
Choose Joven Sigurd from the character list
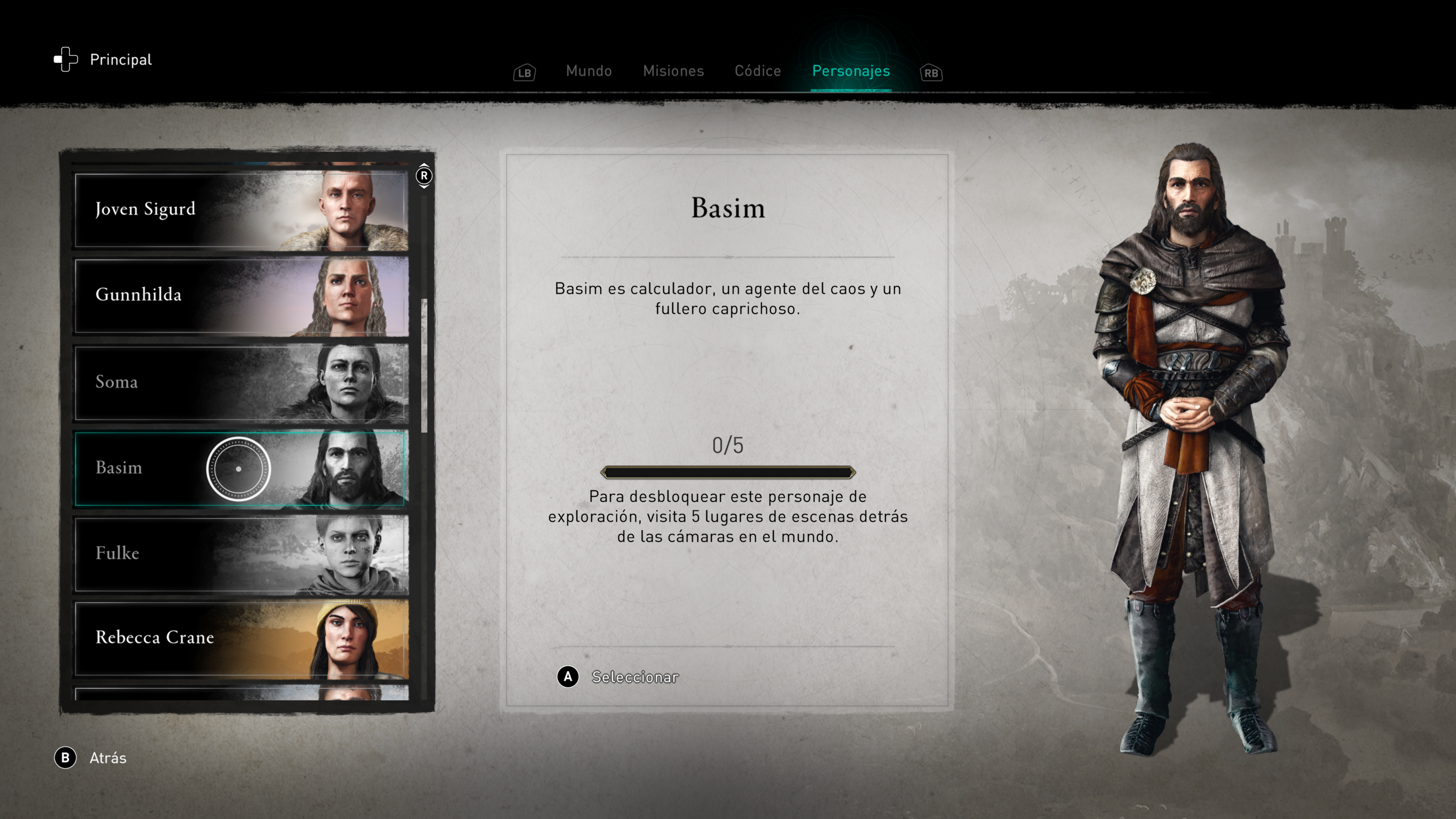pyautogui.click(x=242, y=210)
